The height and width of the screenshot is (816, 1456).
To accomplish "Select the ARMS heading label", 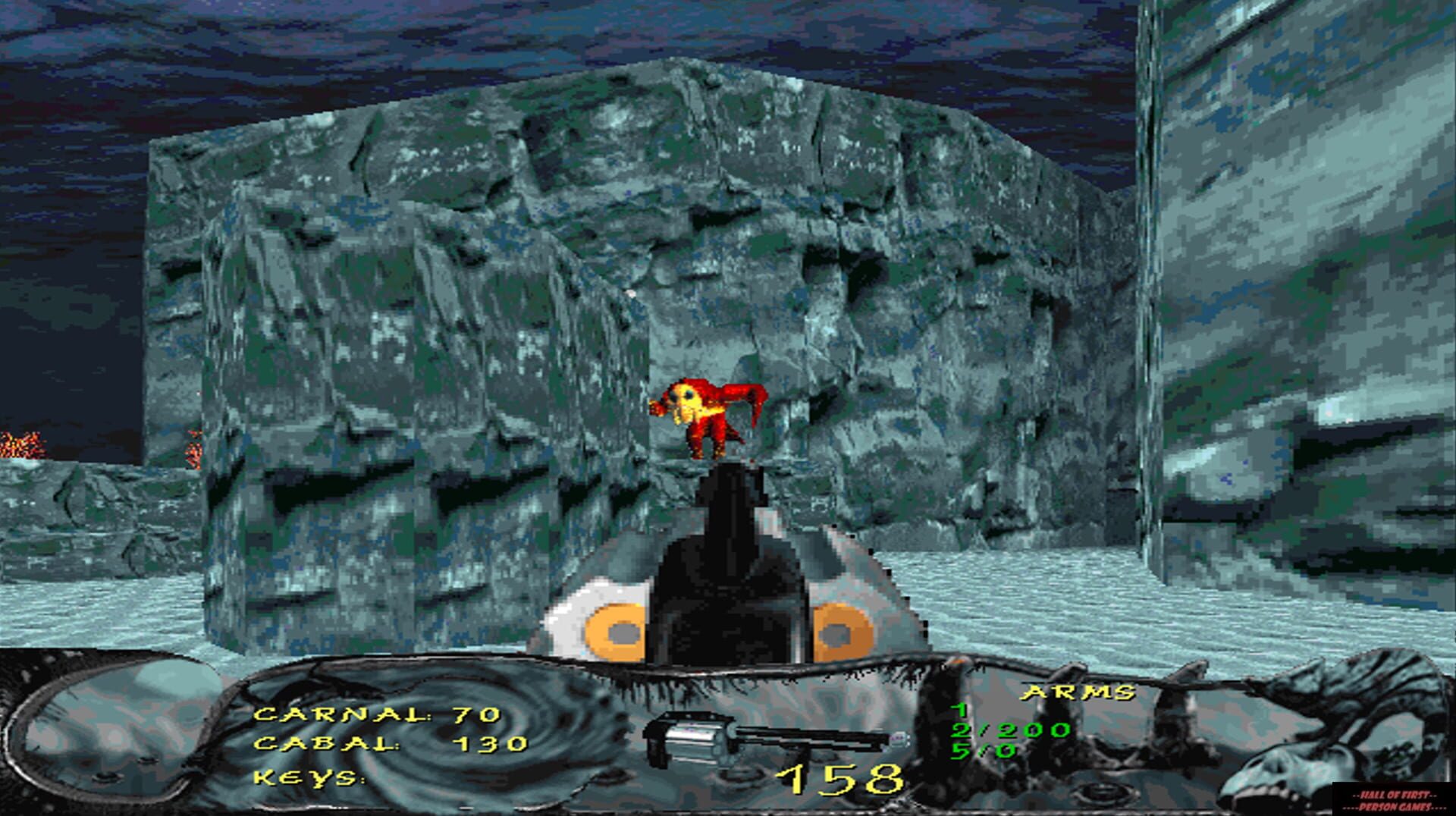I will pos(1077,690).
